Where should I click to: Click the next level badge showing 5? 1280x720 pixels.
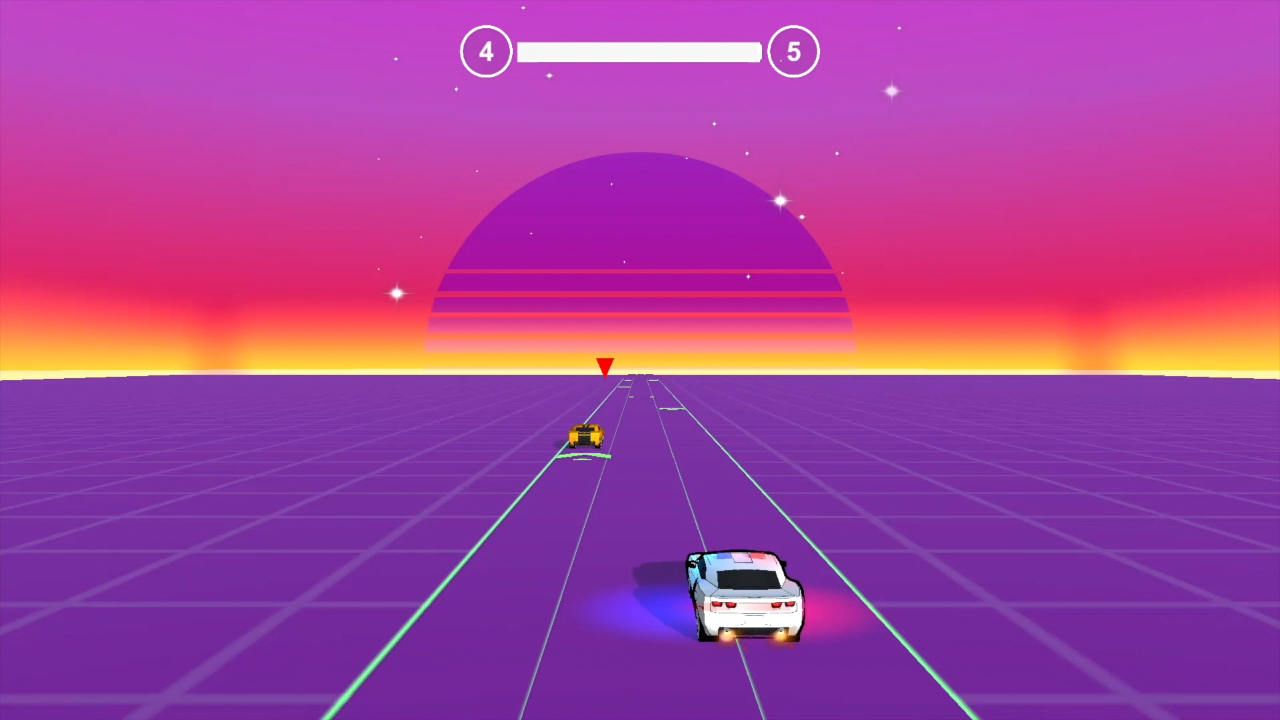click(x=794, y=51)
